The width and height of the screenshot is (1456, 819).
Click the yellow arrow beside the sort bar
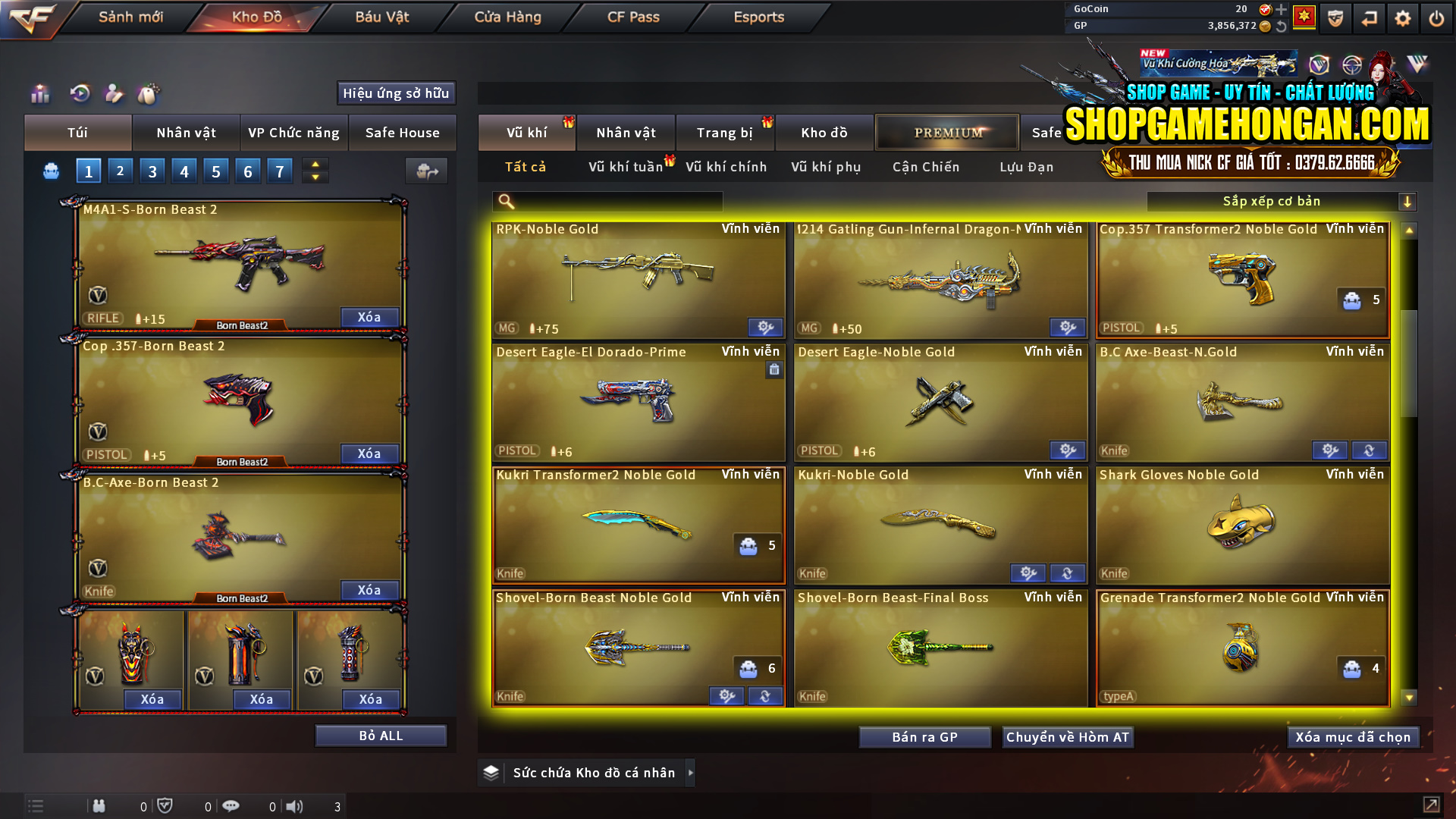(x=1408, y=202)
